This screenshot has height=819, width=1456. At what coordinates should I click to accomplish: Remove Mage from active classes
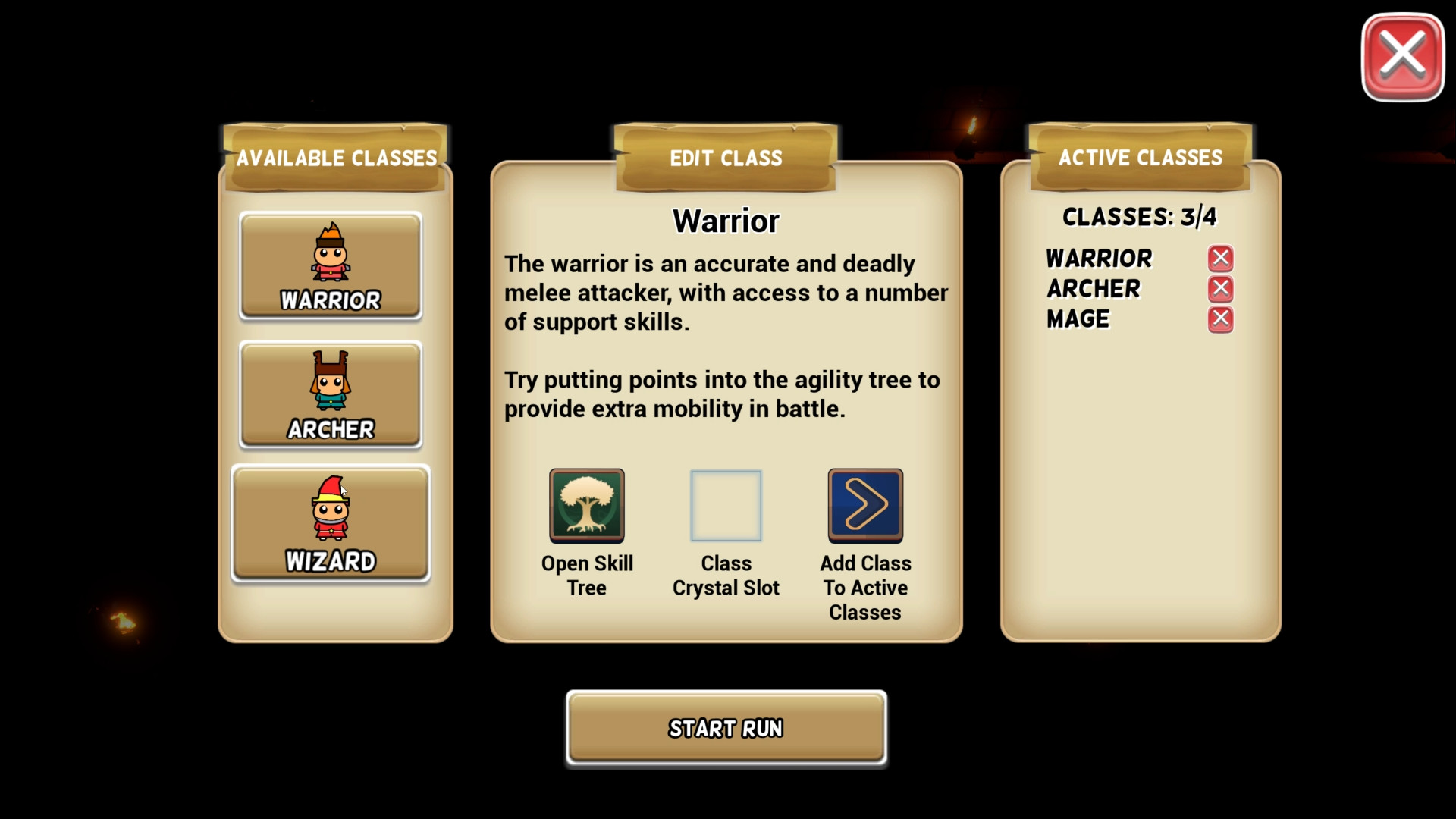(x=1220, y=319)
